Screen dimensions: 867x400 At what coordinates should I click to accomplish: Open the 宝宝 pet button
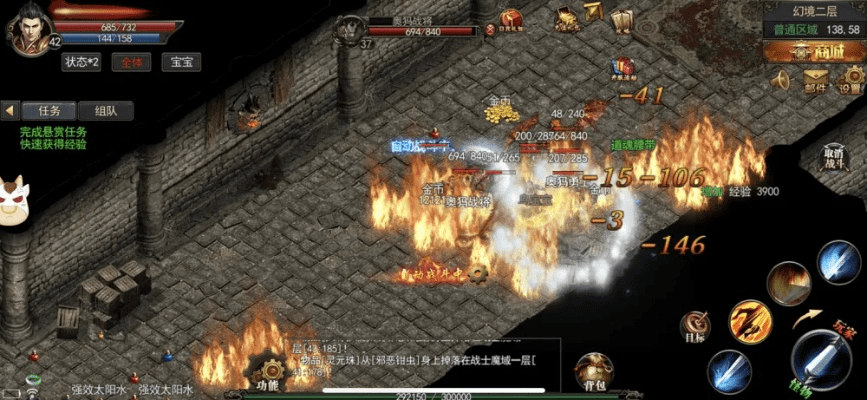click(181, 62)
